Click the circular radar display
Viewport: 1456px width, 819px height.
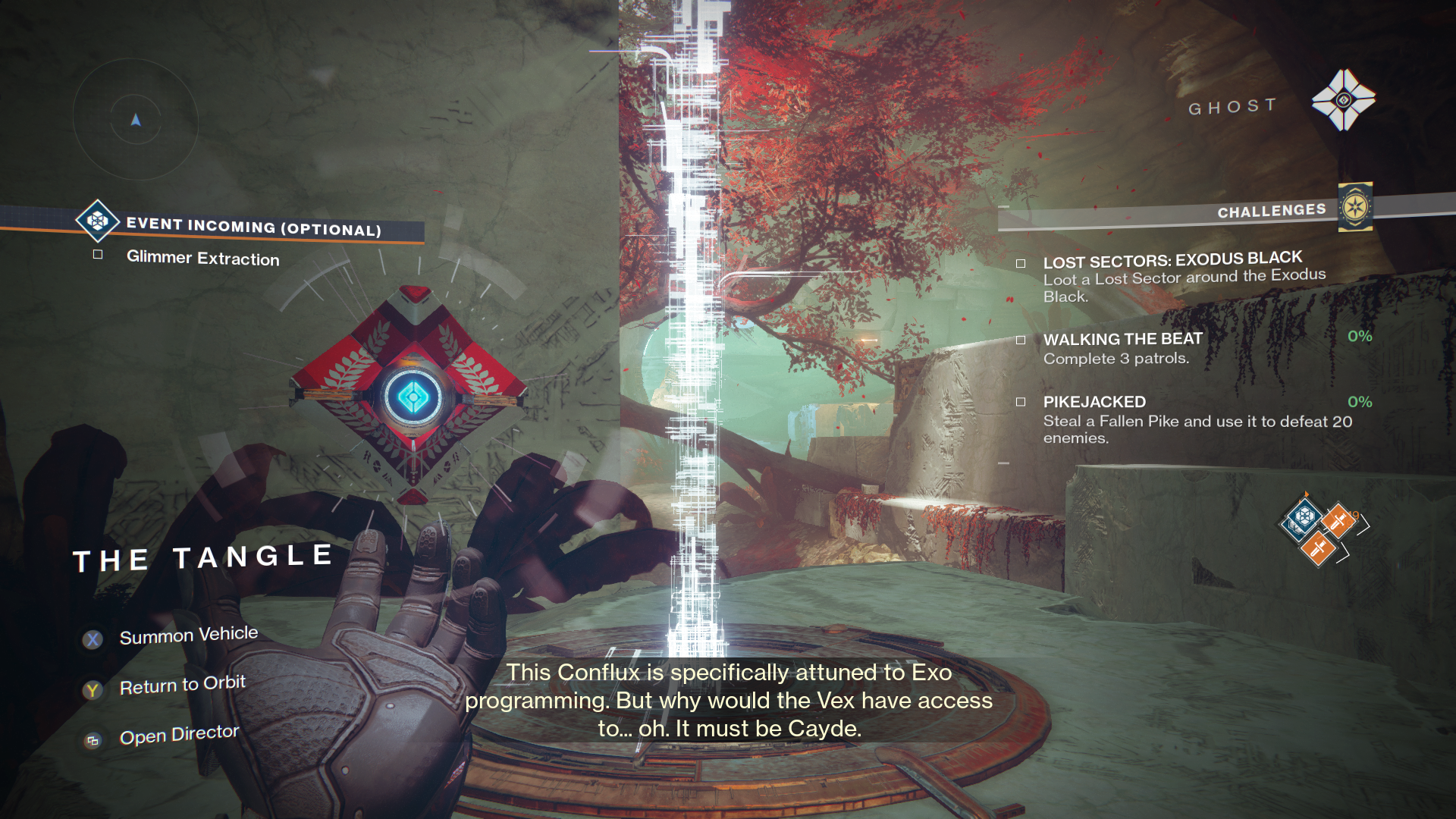pos(136,120)
